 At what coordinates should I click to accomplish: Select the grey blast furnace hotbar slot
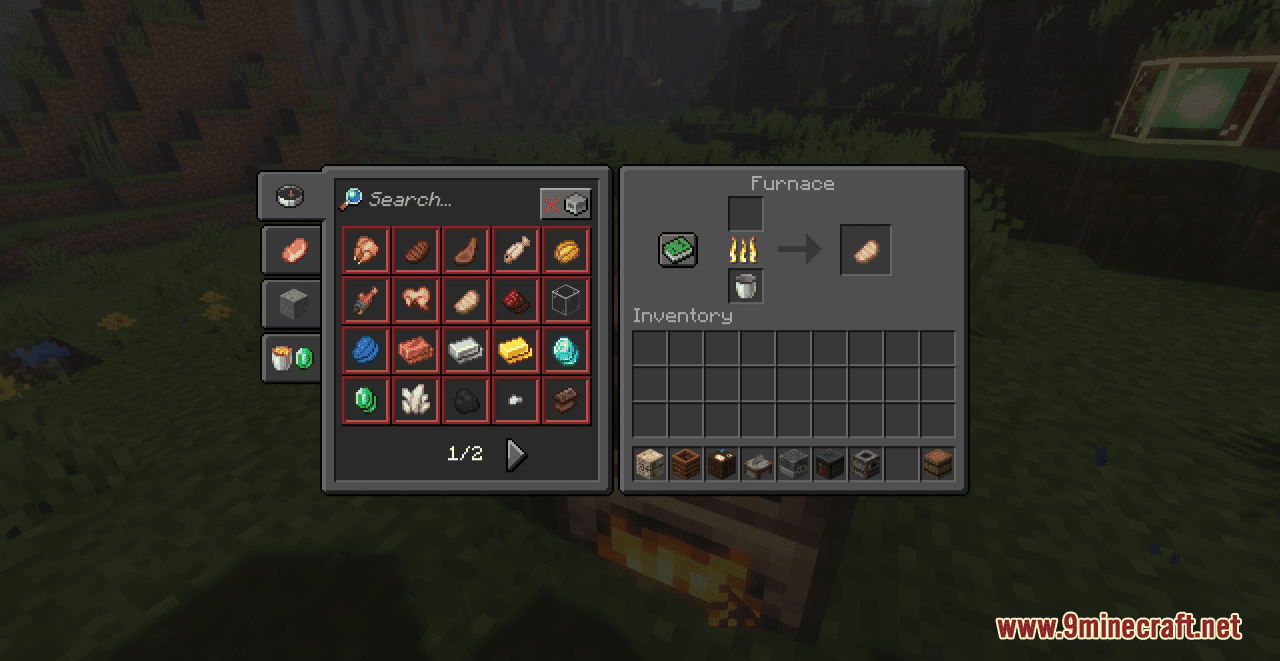tap(793, 464)
